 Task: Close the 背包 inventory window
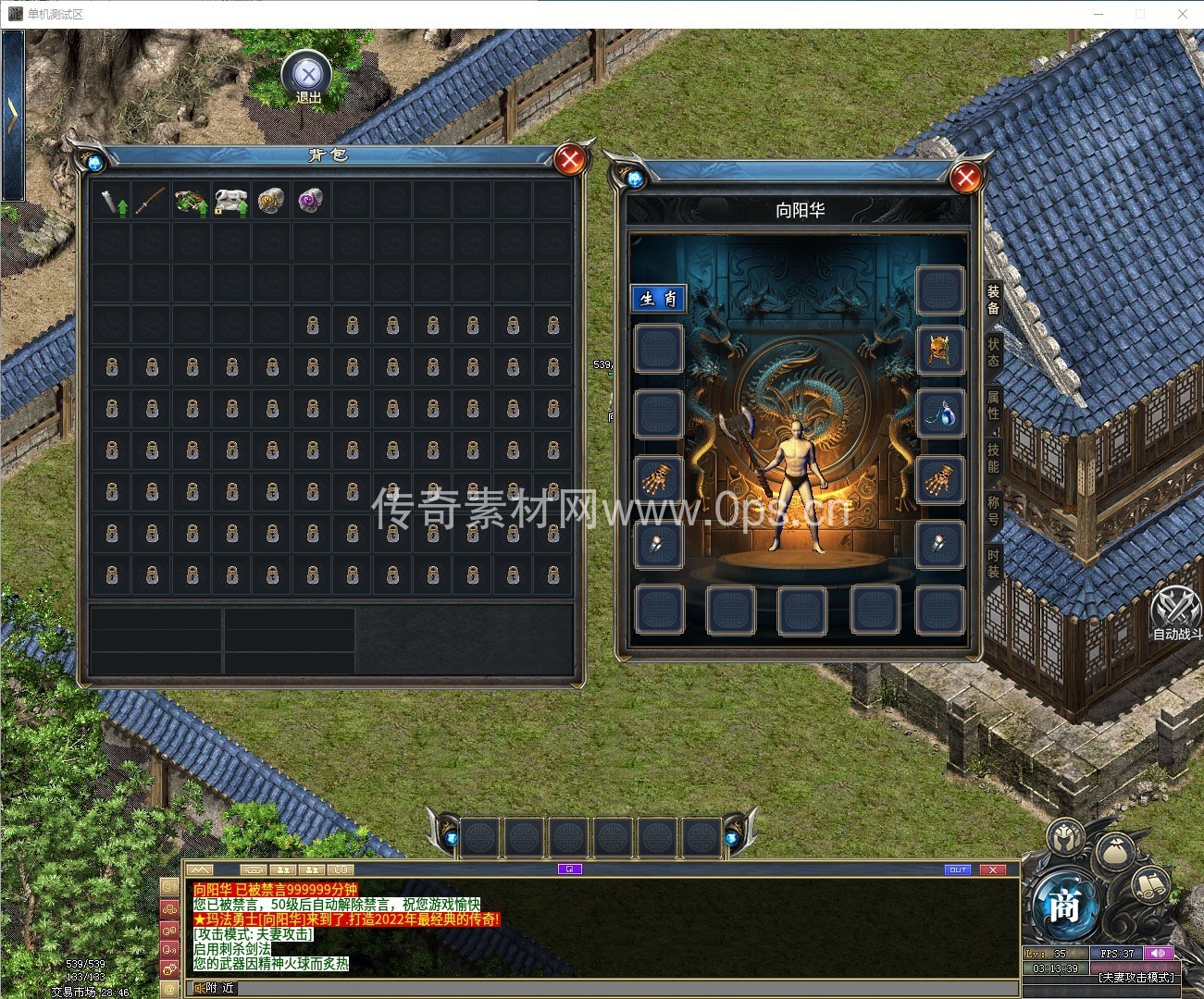[570, 161]
